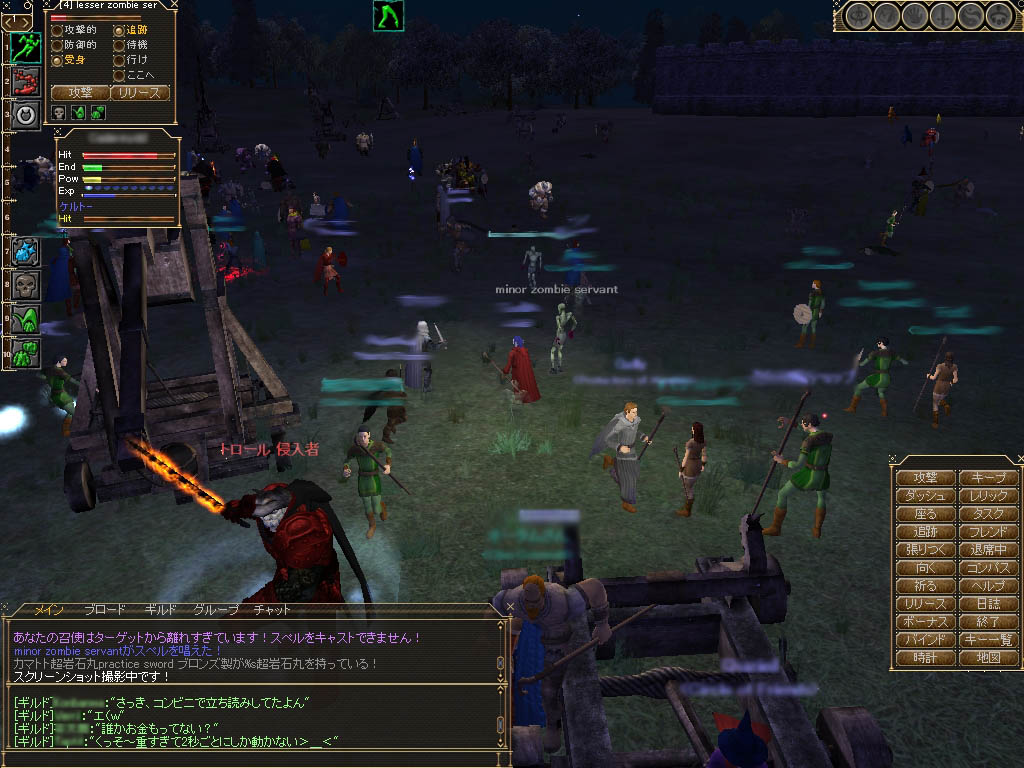Activate the green sprinting figure hotbar slot
This screenshot has width=1024, height=768.
(26, 47)
